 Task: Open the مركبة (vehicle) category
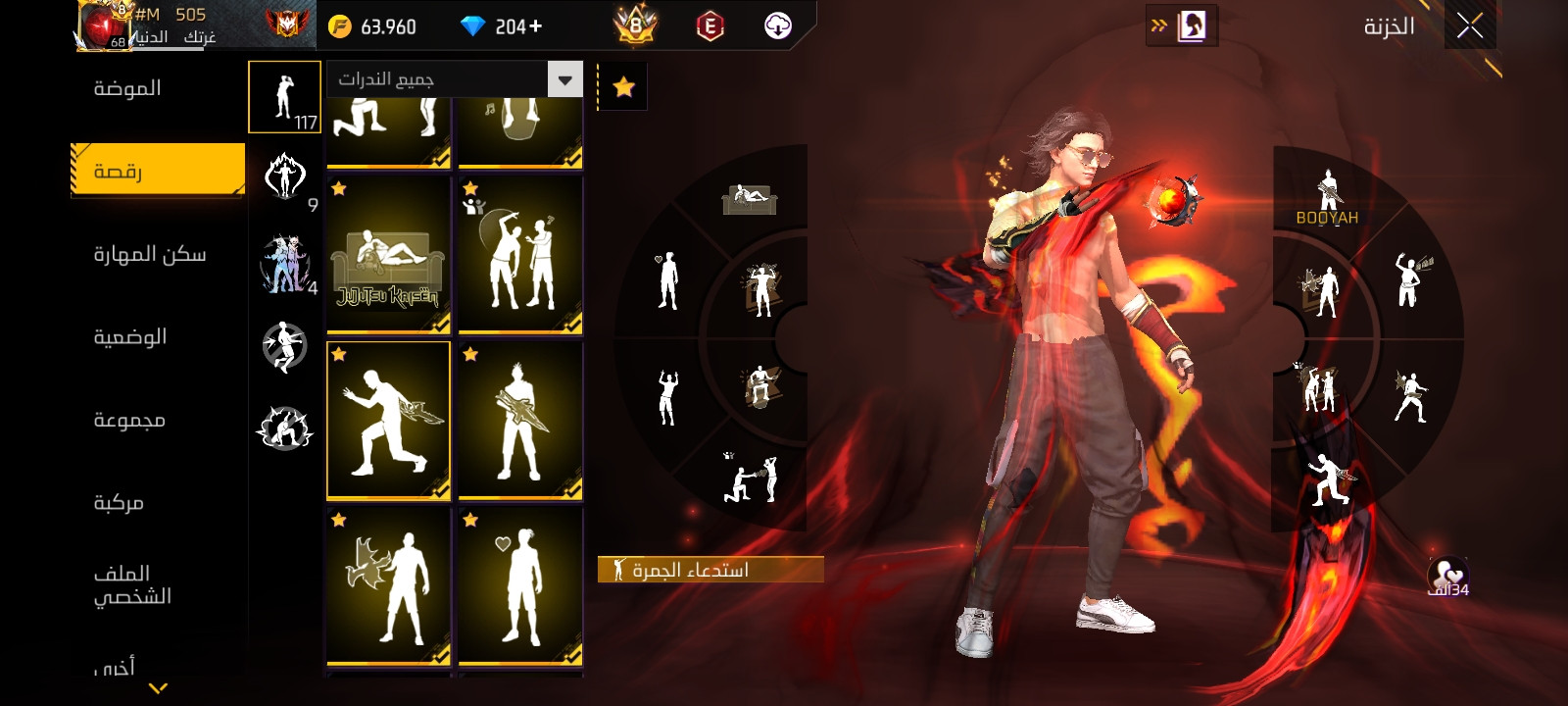(x=119, y=502)
